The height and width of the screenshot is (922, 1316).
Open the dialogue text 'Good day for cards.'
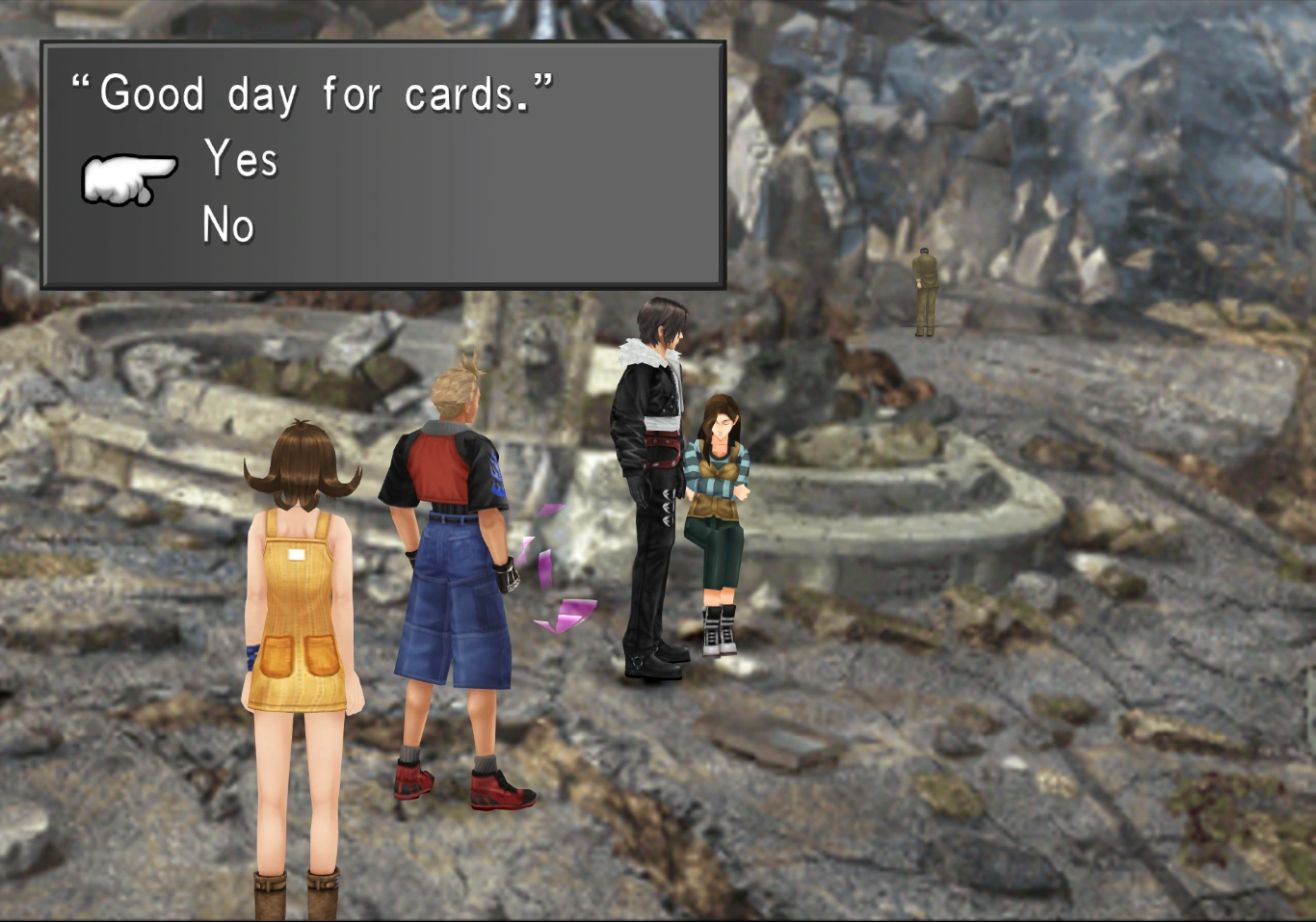tap(310, 92)
